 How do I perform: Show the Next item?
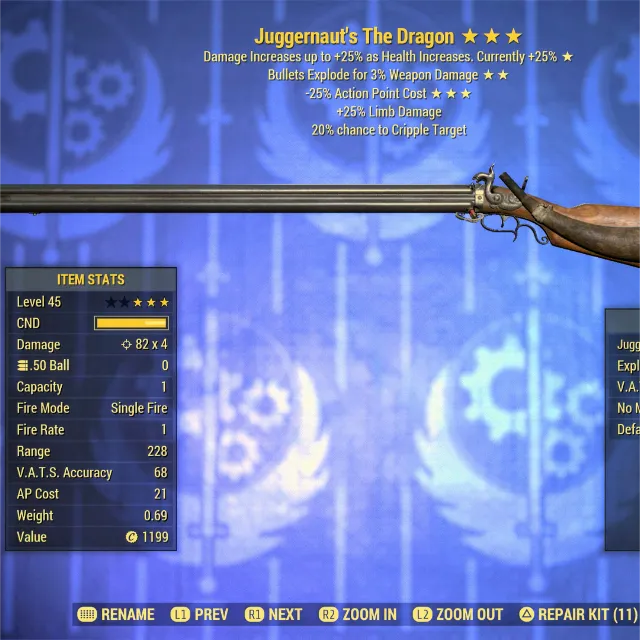274,614
